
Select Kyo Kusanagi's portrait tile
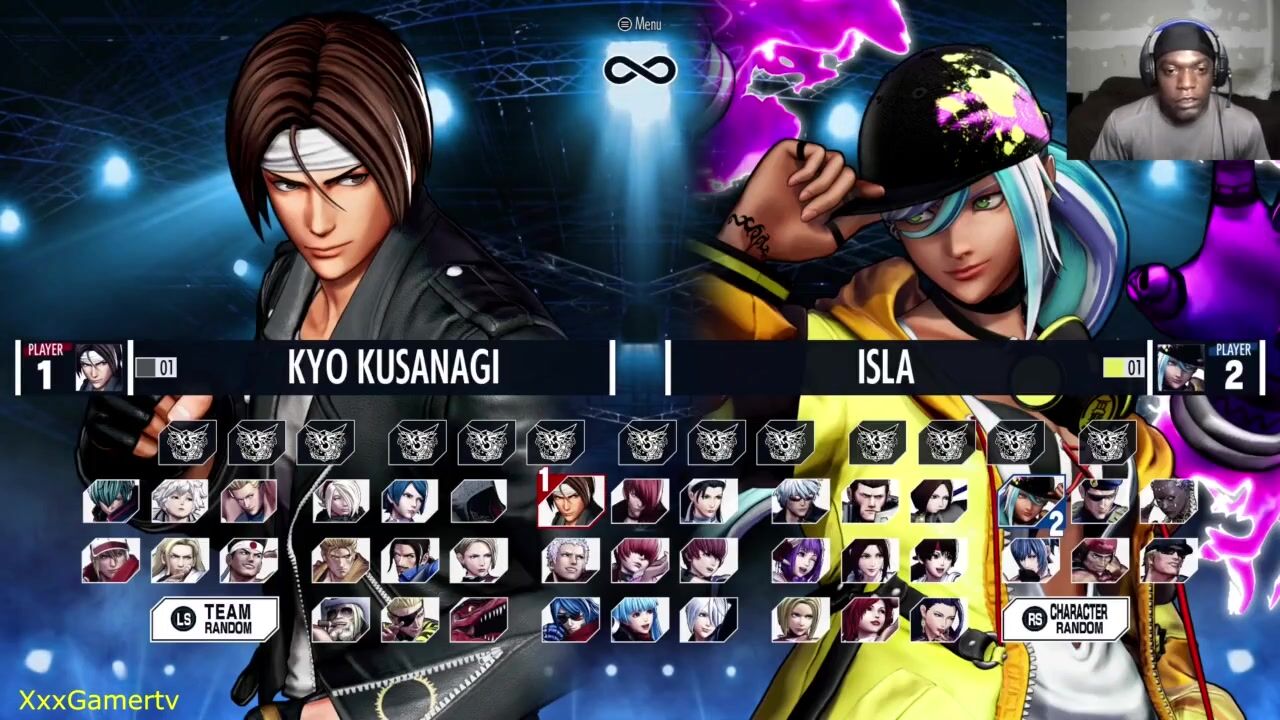(571, 501)
